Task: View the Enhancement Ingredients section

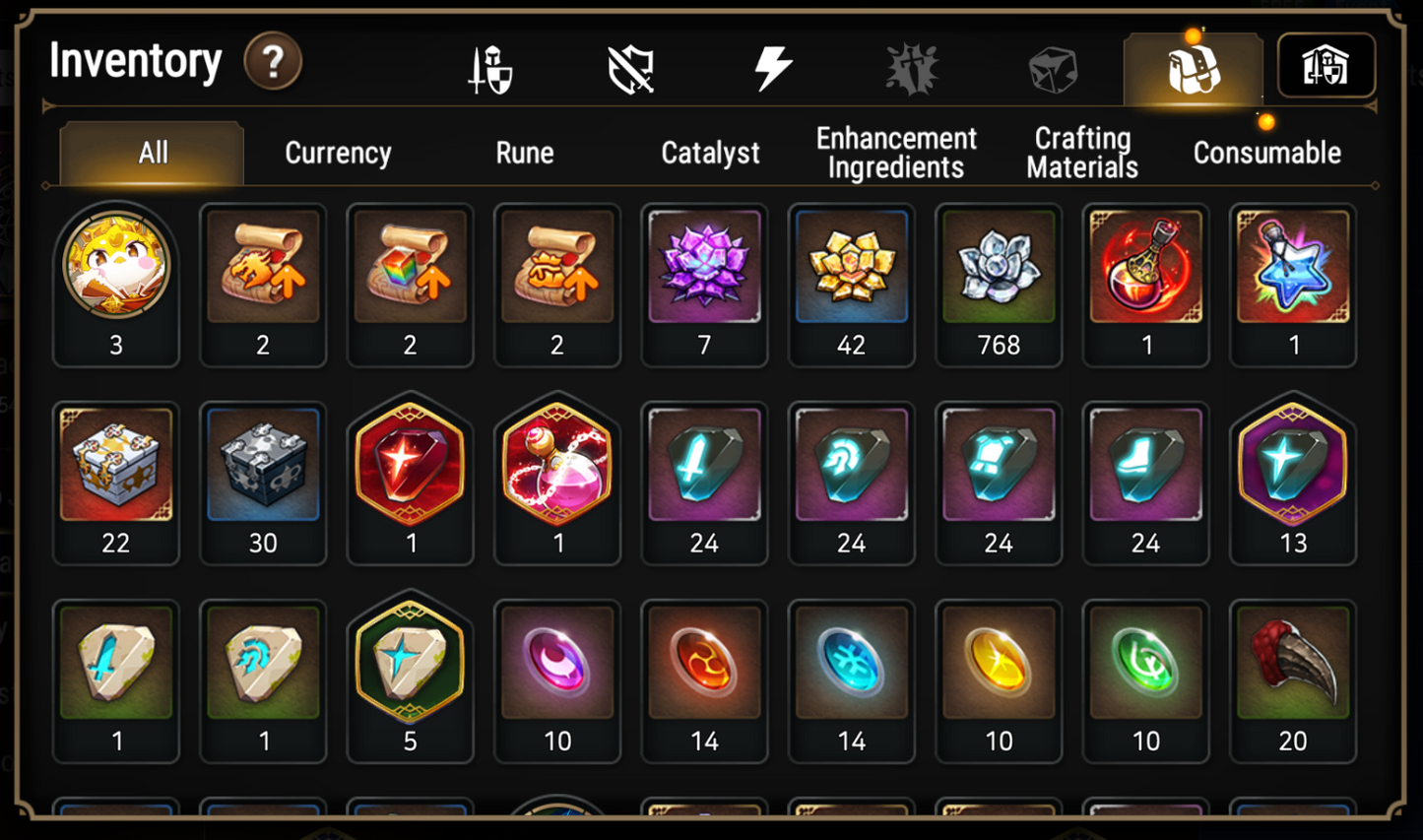Action: pyautogui.click(x=895, y=153)
